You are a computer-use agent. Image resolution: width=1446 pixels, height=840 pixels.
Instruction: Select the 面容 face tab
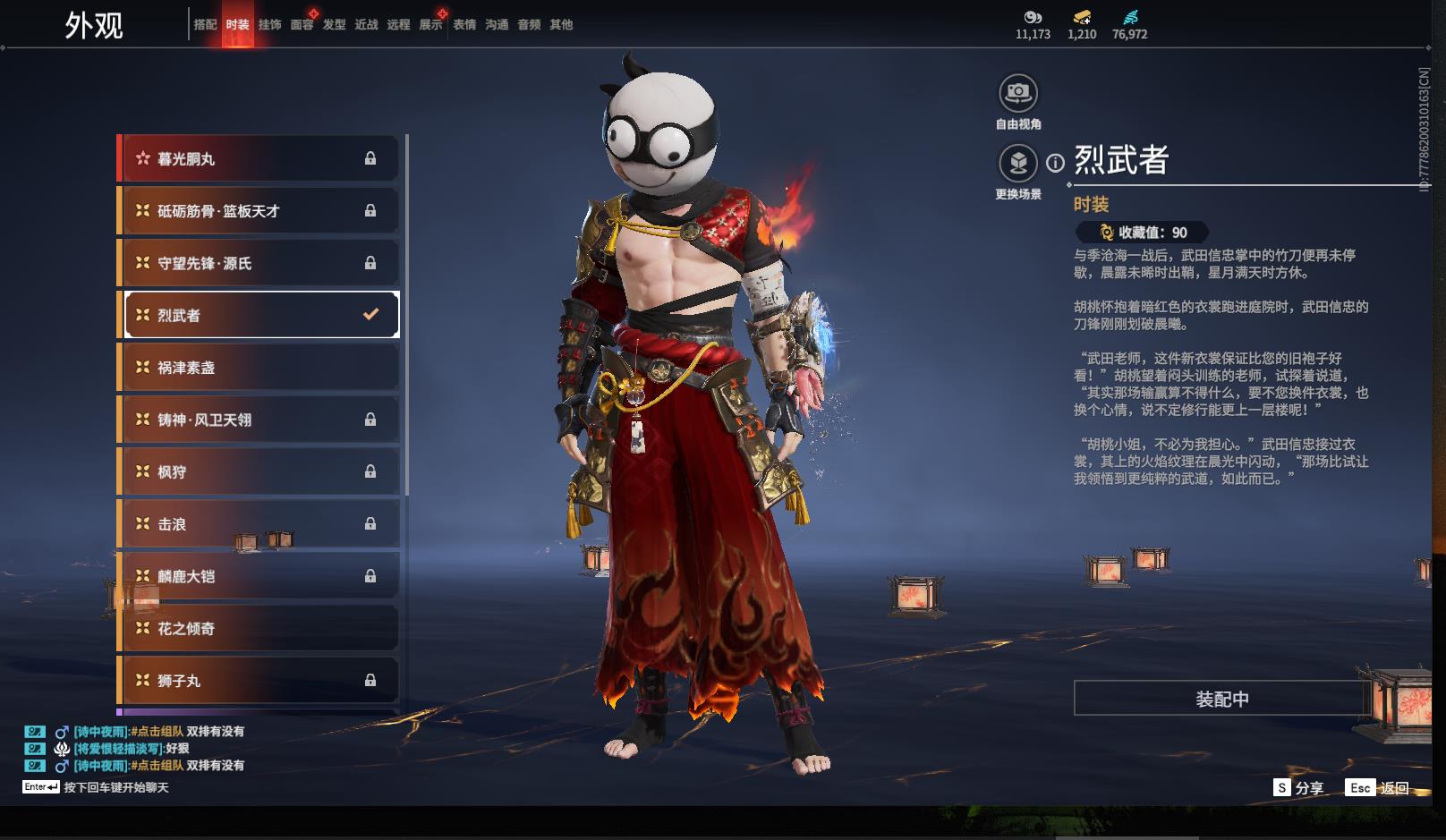pyautogui.click(x=302, y=25)
